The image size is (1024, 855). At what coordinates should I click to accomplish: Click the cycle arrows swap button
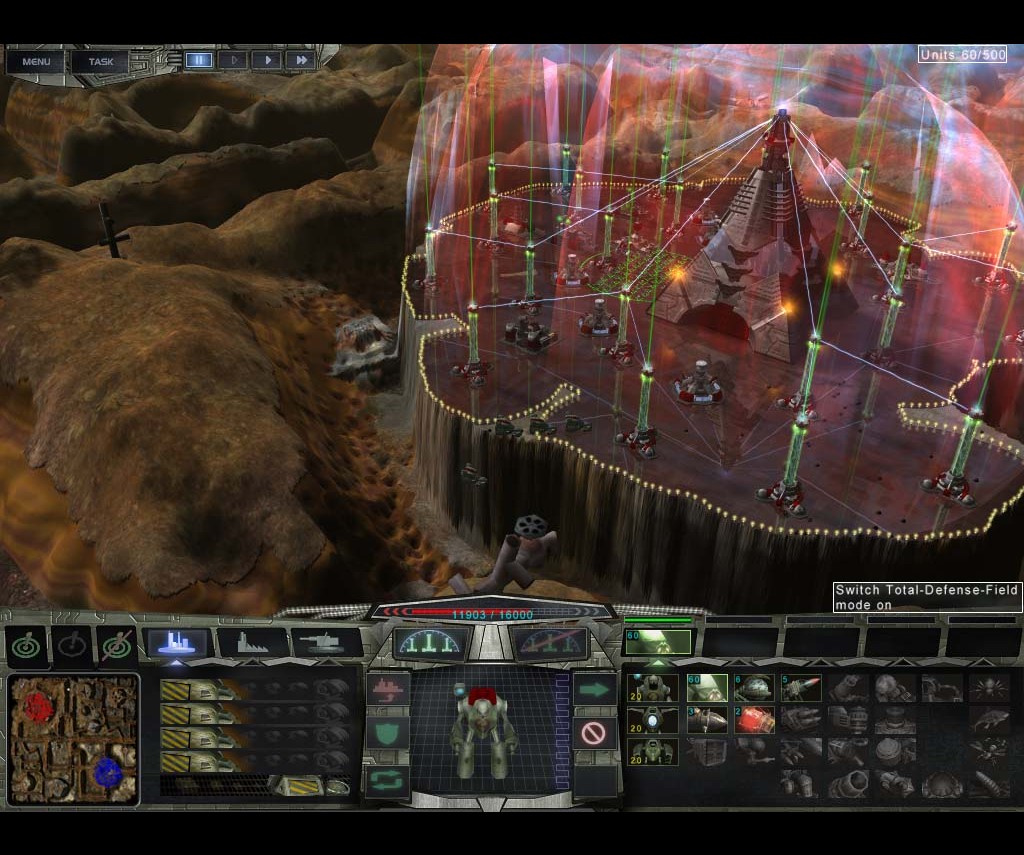pos(387,777)
